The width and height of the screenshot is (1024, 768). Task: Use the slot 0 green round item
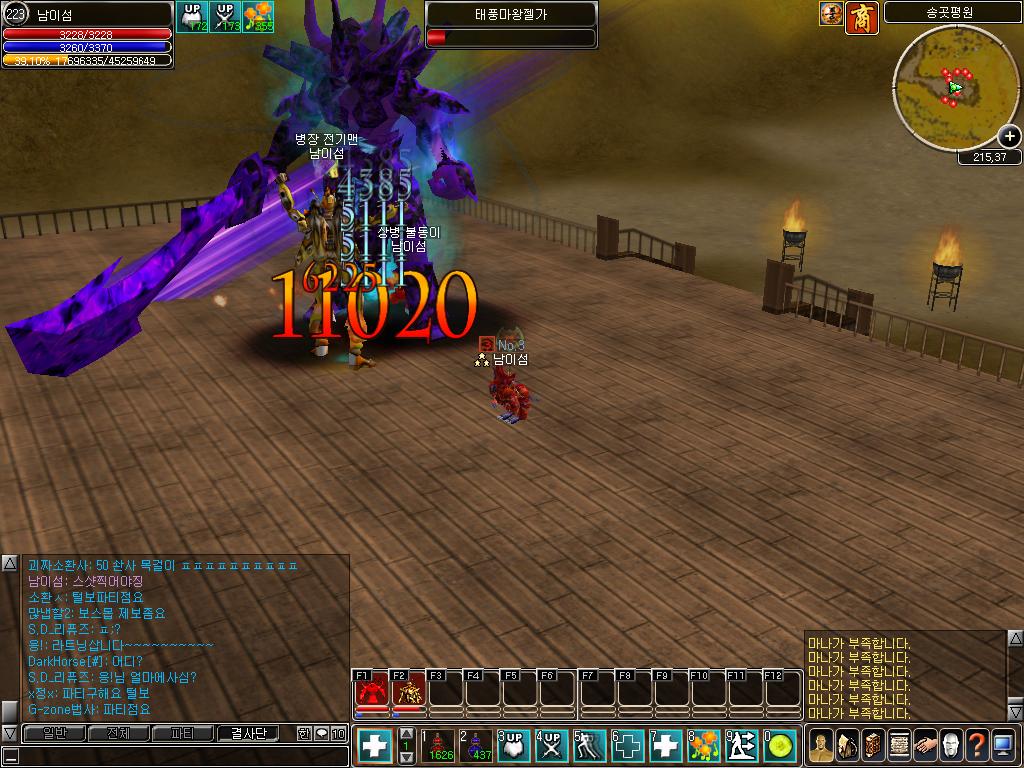point(780,745)
